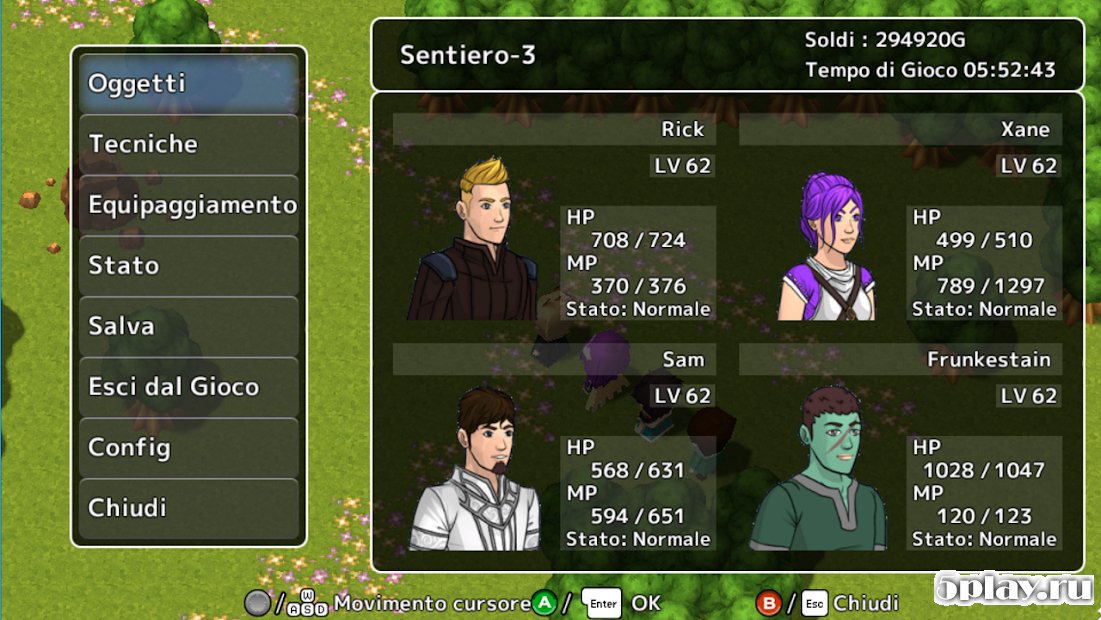Select Esci dal Gioco

[189, 387]
